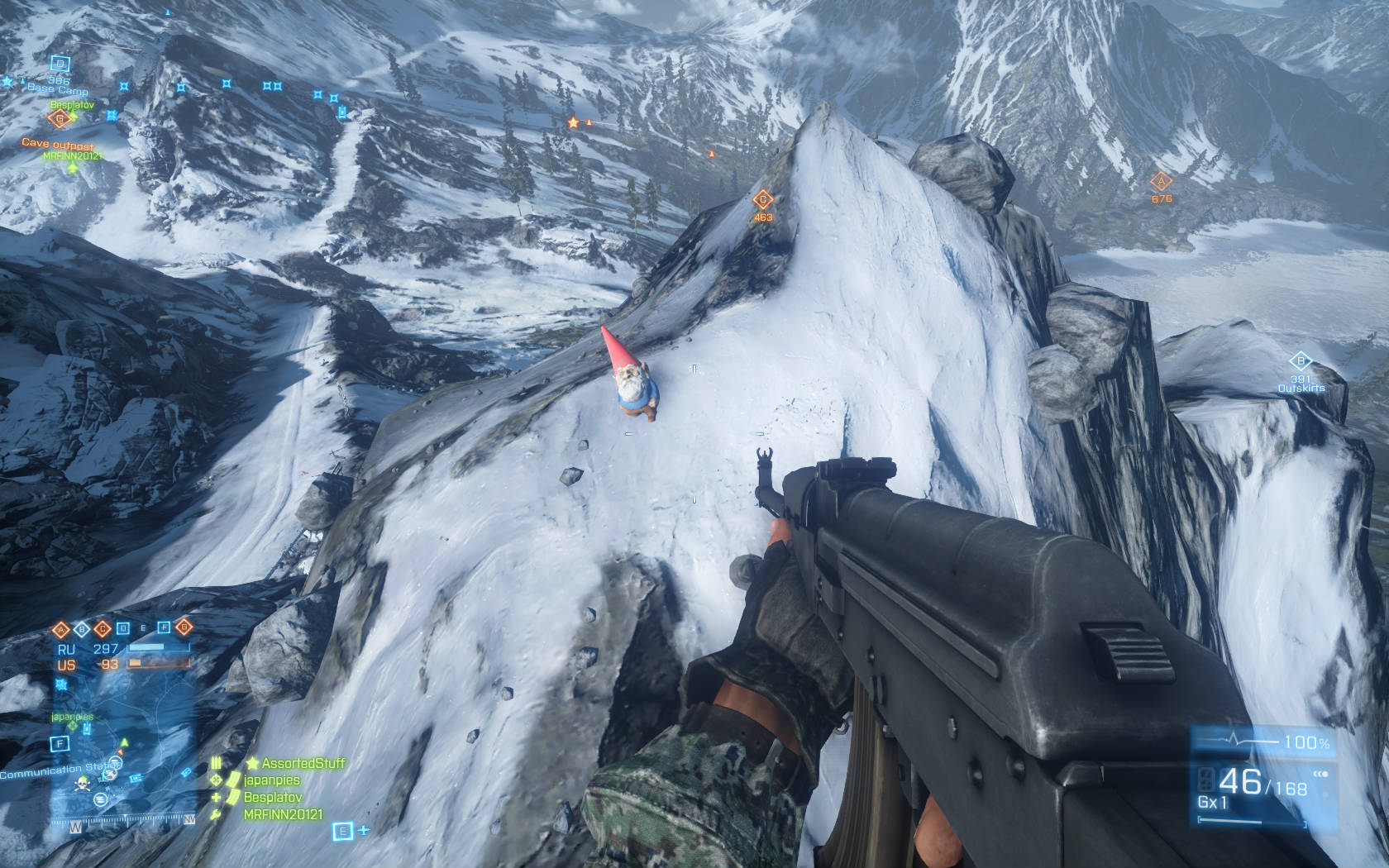Click the skull death marker on minimap
The height and width of the screenshot is (868, 1389).
point(82,784)
